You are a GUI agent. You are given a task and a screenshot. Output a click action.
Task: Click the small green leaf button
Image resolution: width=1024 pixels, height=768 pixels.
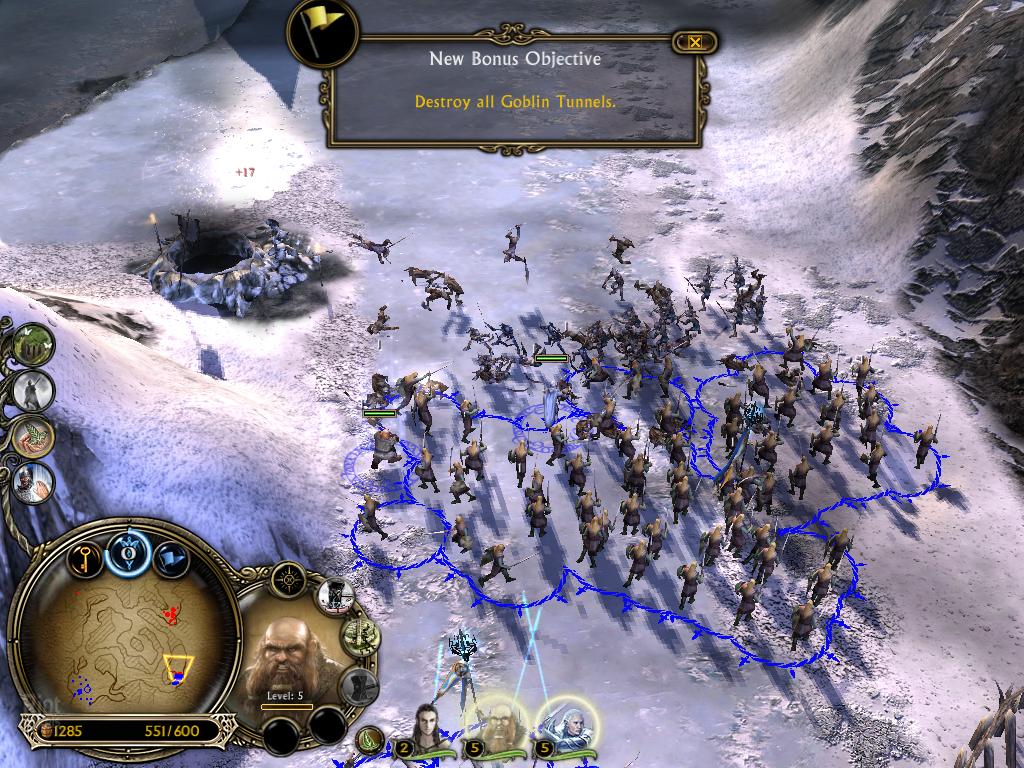click(370, 740)
